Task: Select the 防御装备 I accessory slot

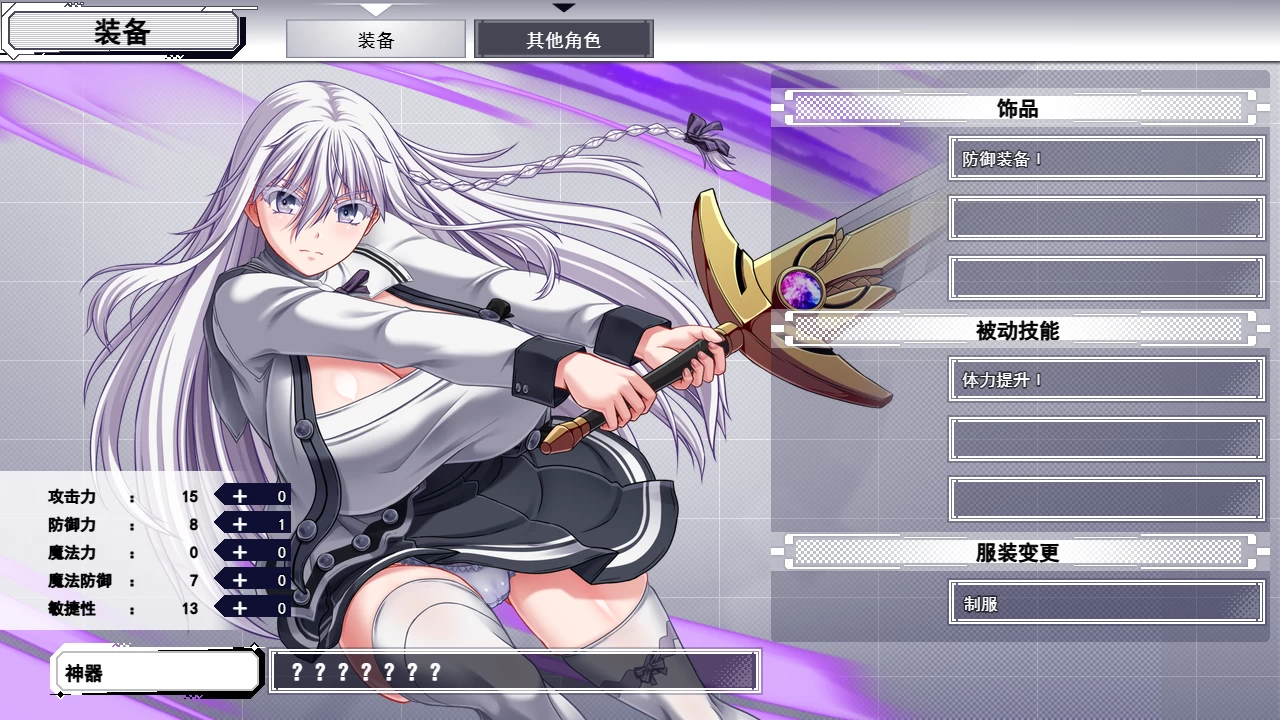Action: coord(1106,158)
